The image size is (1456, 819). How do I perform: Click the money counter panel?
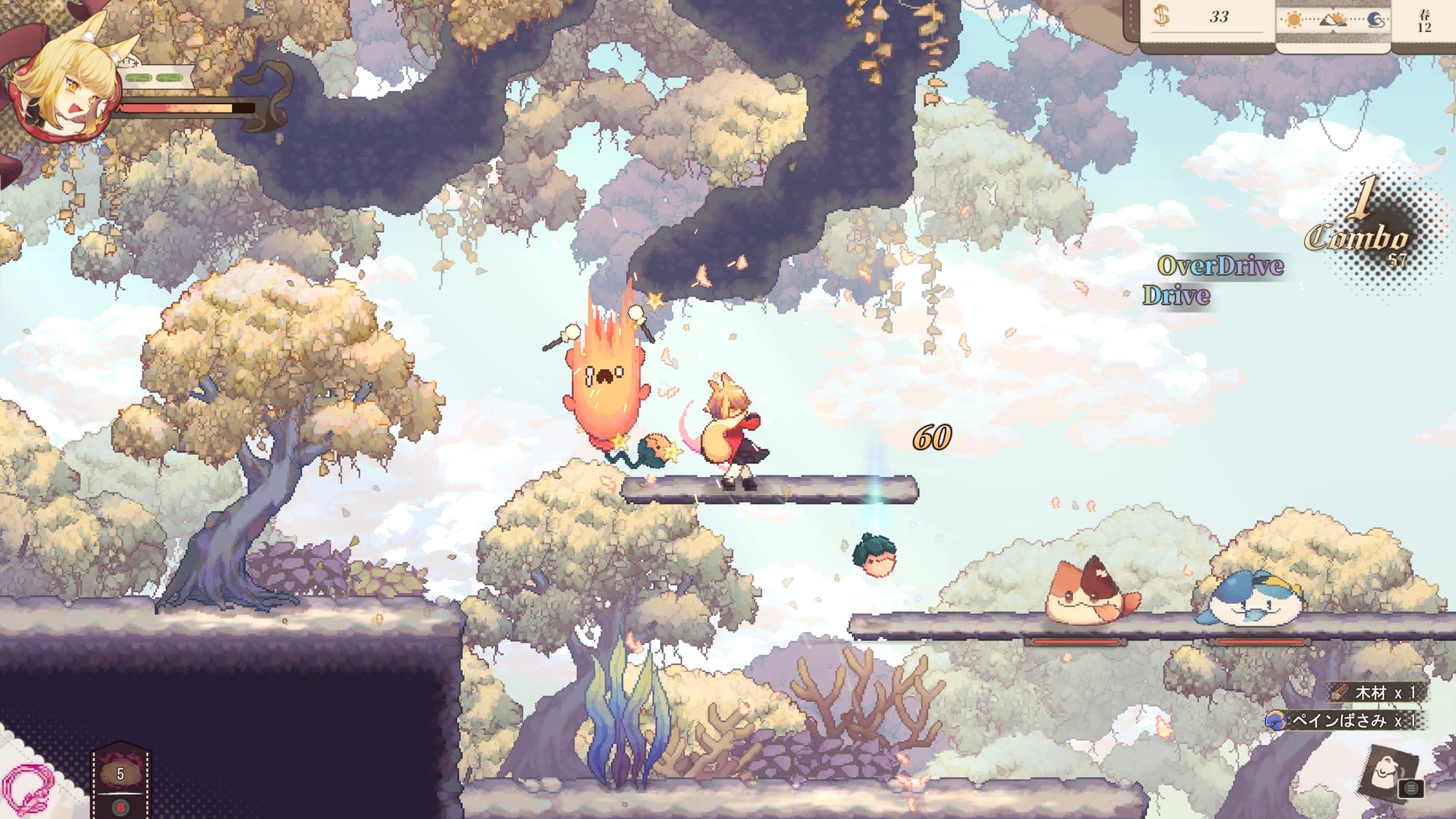(1208, 18)
